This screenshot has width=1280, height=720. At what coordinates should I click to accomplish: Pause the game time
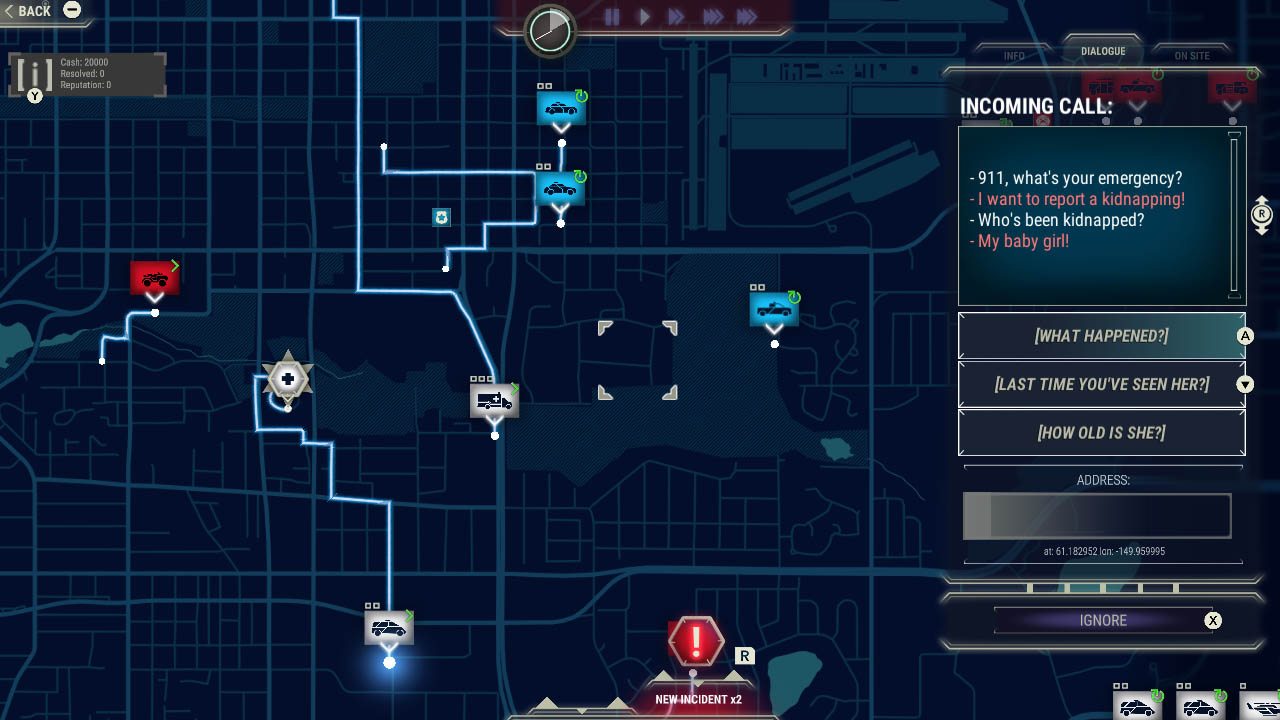coord(612,17)
